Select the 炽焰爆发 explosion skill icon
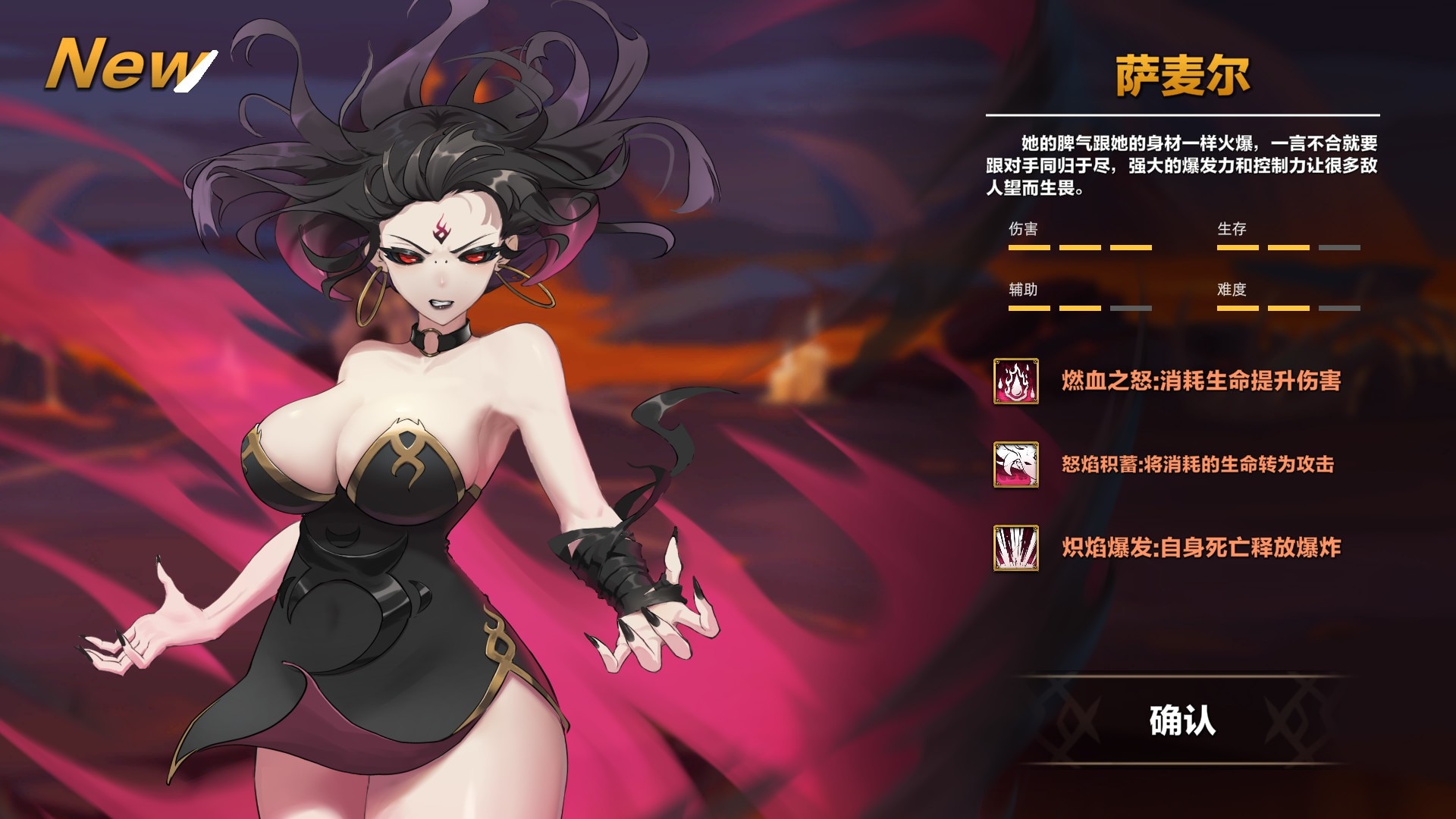 tap(1016, 548)
